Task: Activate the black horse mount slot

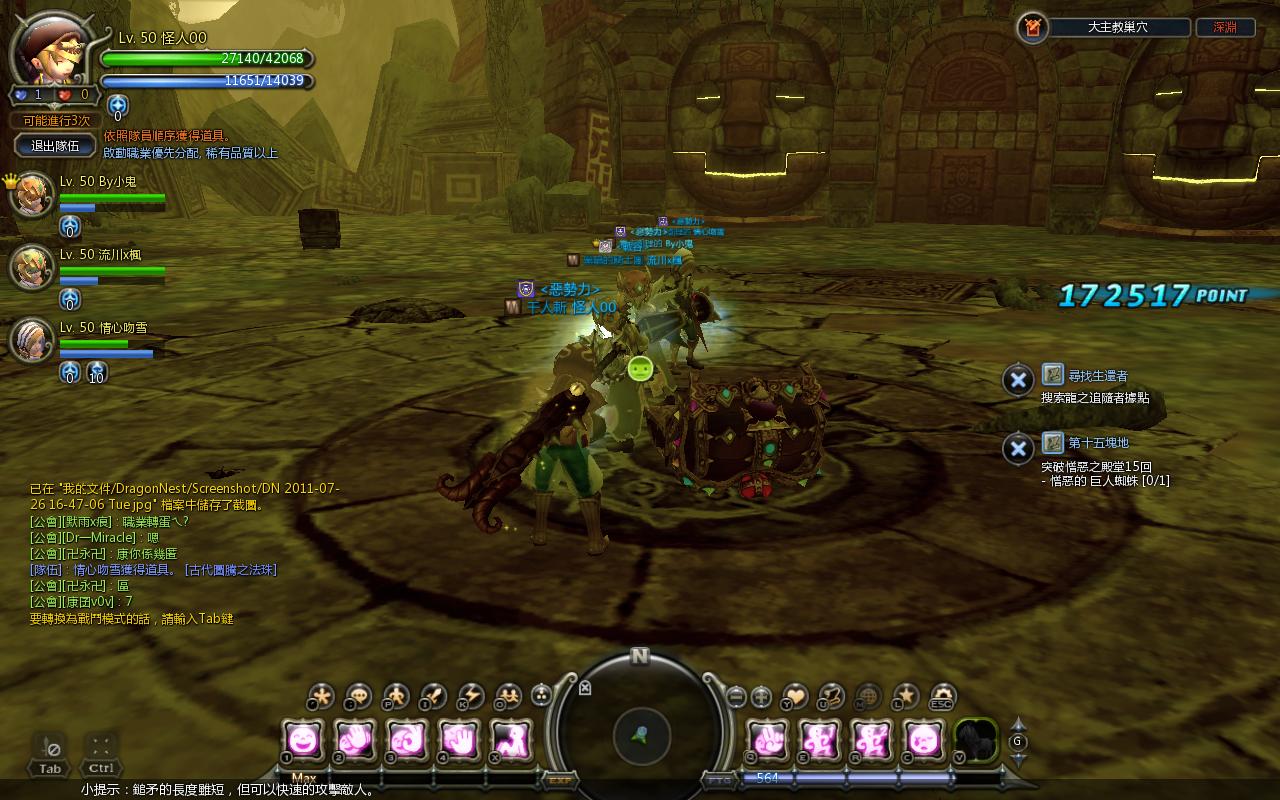Action: click(x=976, y=740)
